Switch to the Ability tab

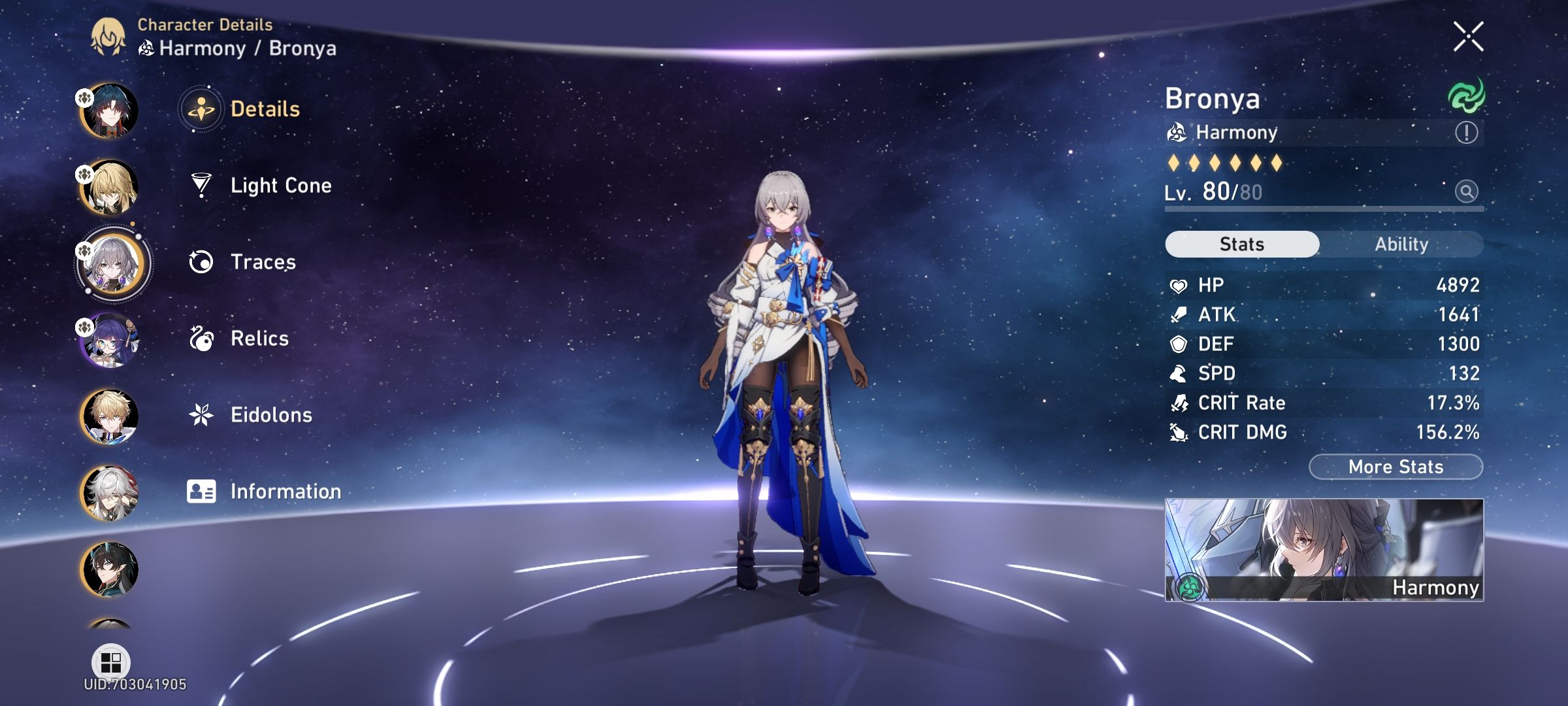coord(1402,244)
